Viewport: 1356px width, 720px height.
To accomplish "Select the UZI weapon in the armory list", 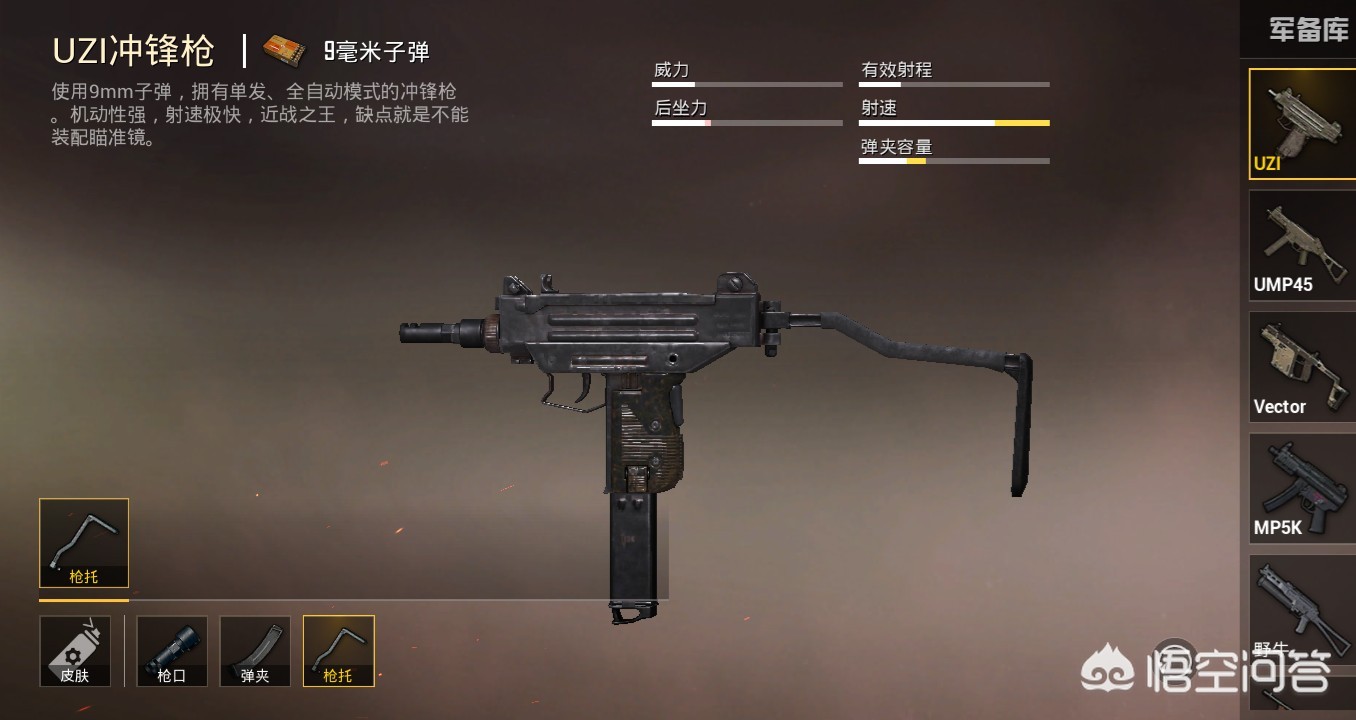I will coord(1301,124).
